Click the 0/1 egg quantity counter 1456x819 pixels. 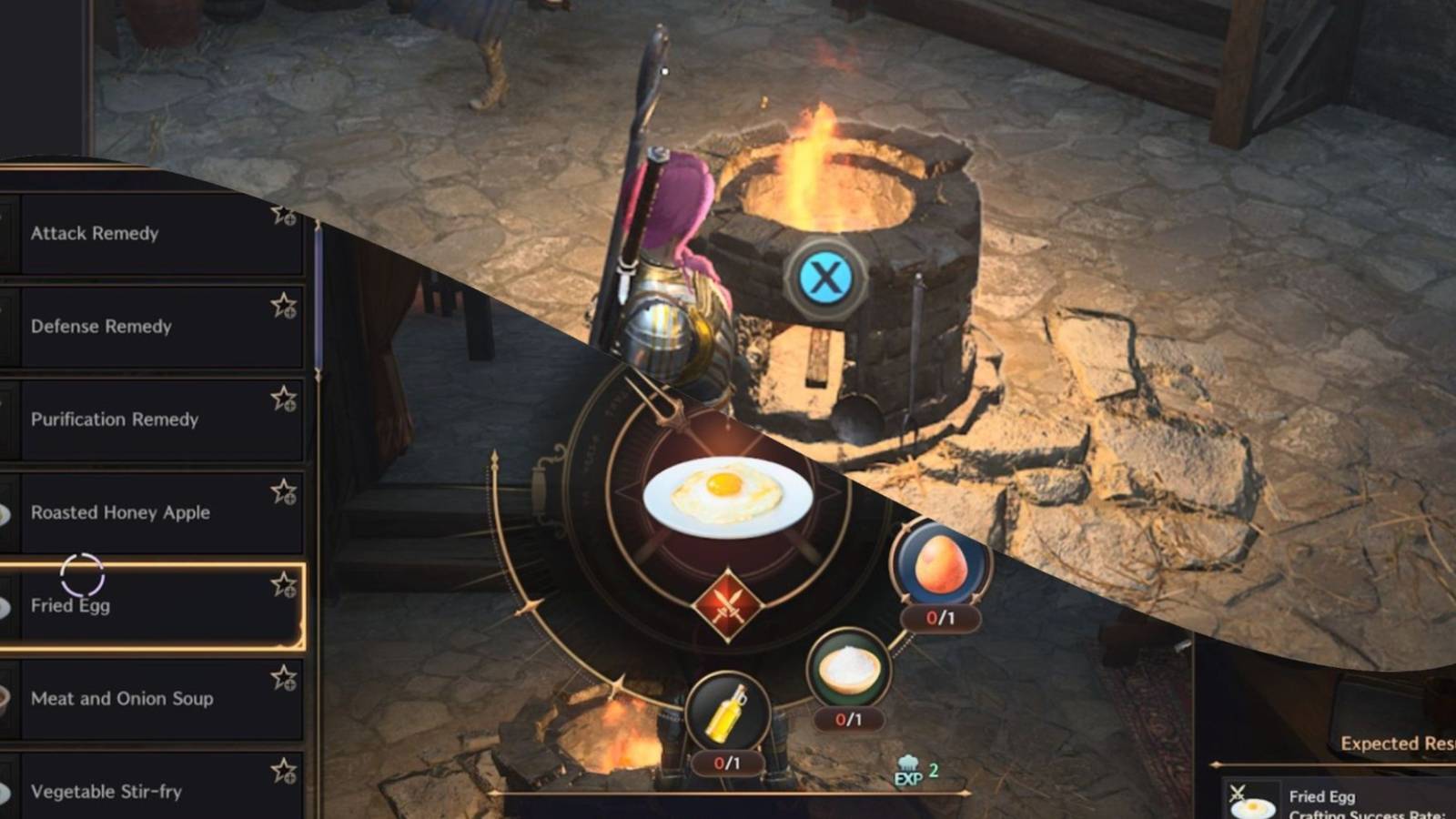click(x=941, y=618)
